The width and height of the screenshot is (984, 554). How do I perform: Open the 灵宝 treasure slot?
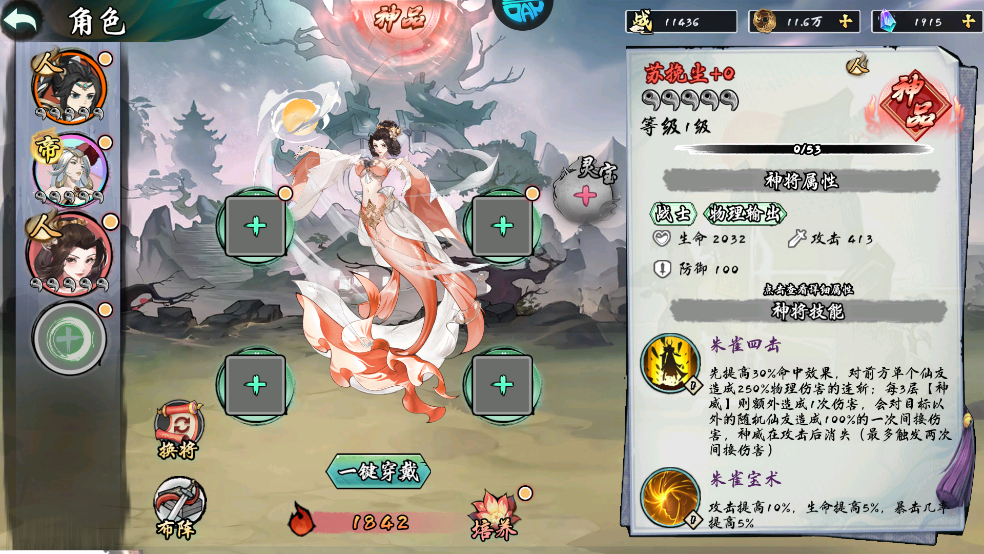(586, 191)
